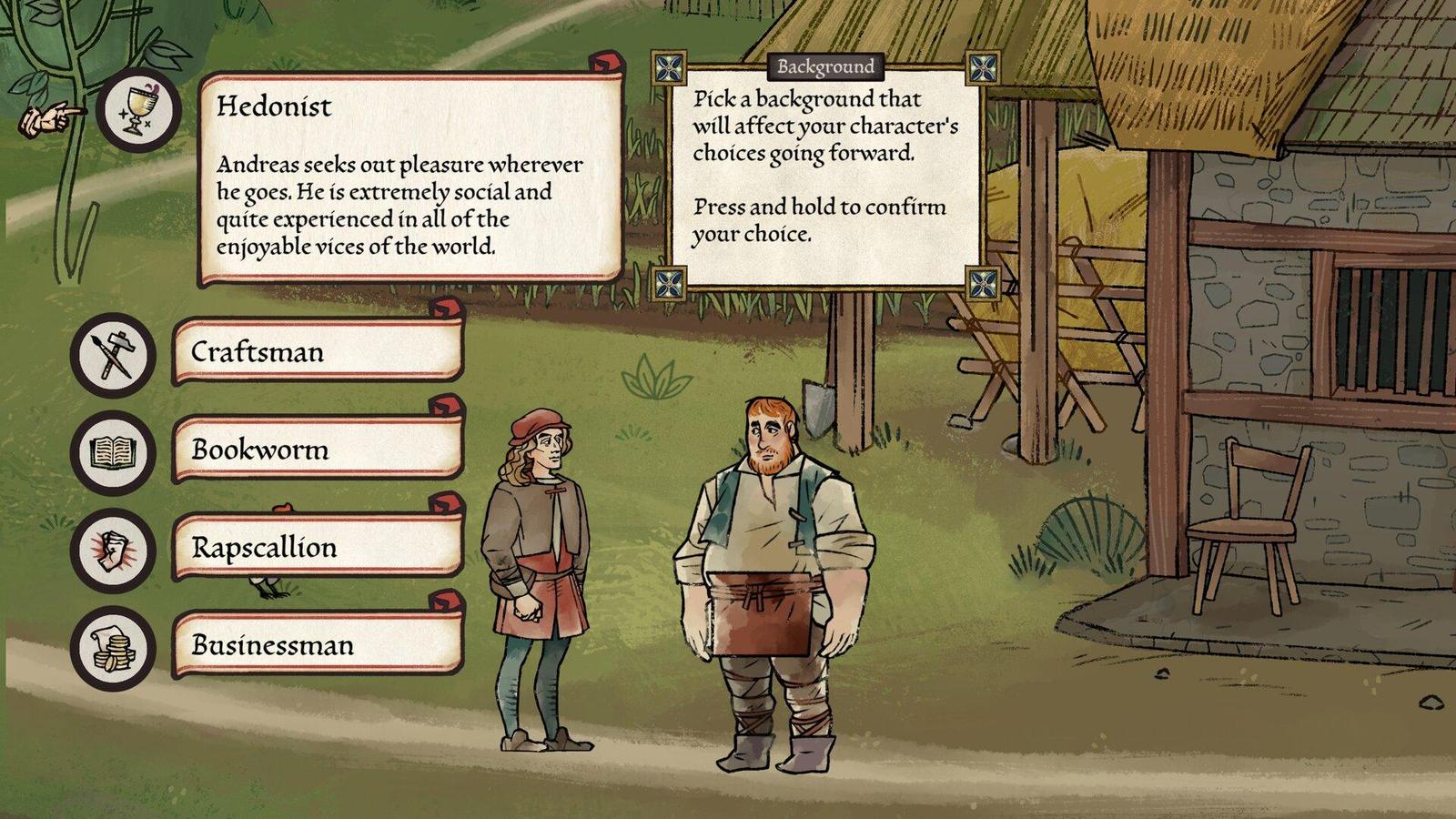This screenshot has width=1456, height=819.
Task: Click the Hedonist goblet icon
Action: tap(138, 111)
